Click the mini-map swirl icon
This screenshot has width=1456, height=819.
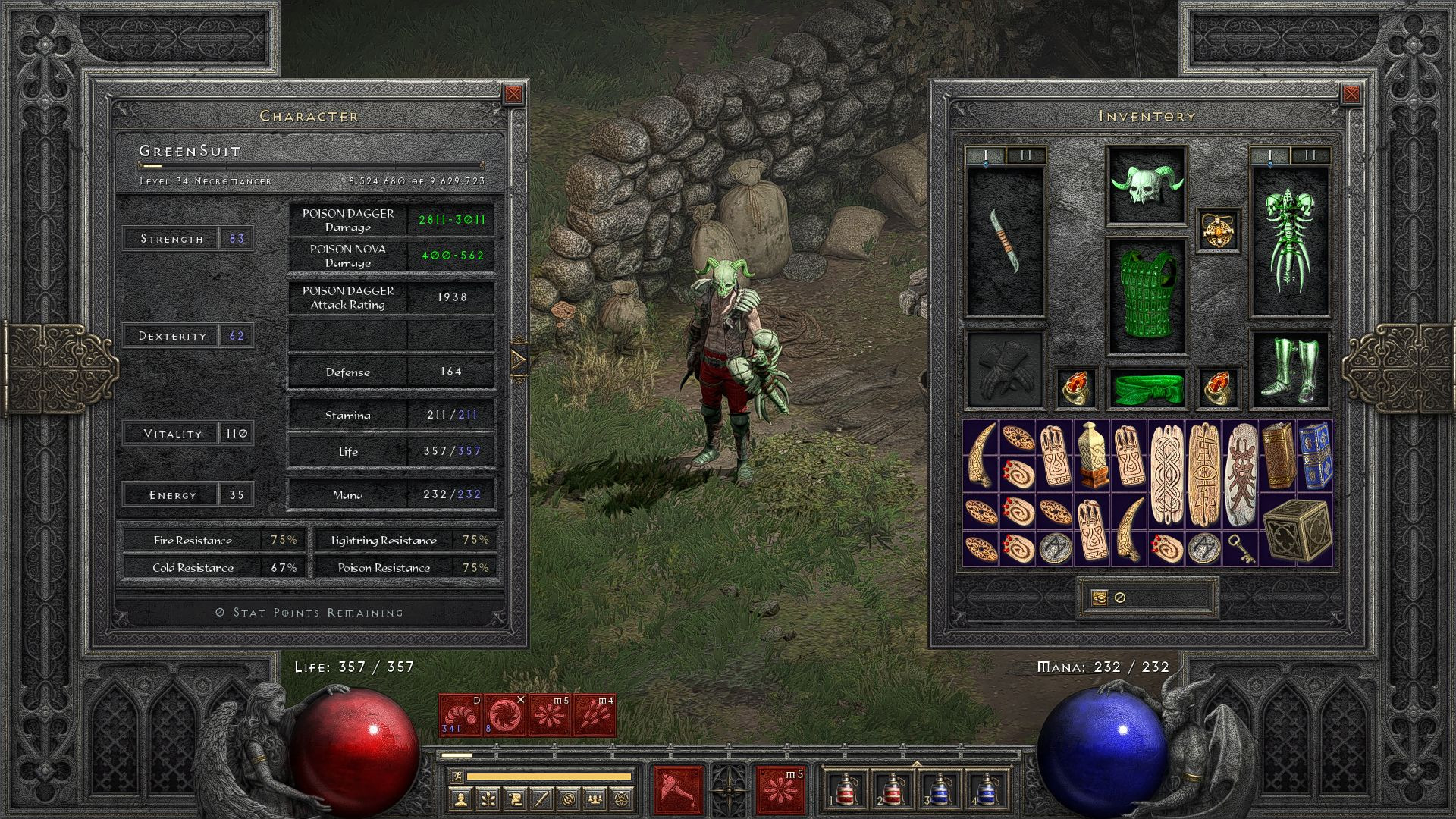[x=569, y=800]
